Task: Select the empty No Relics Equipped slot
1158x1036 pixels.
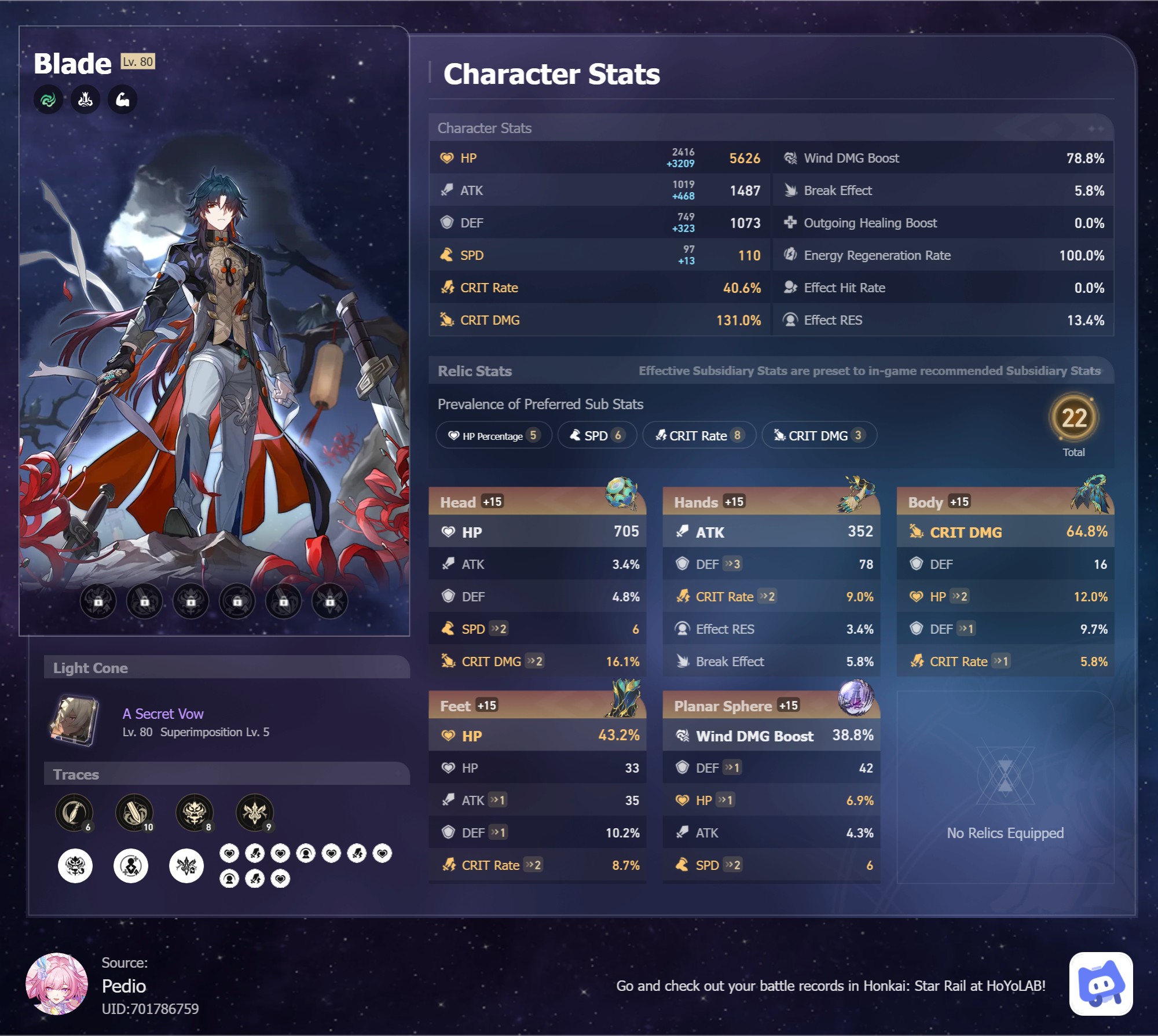Action: (x=1005, y=787)
